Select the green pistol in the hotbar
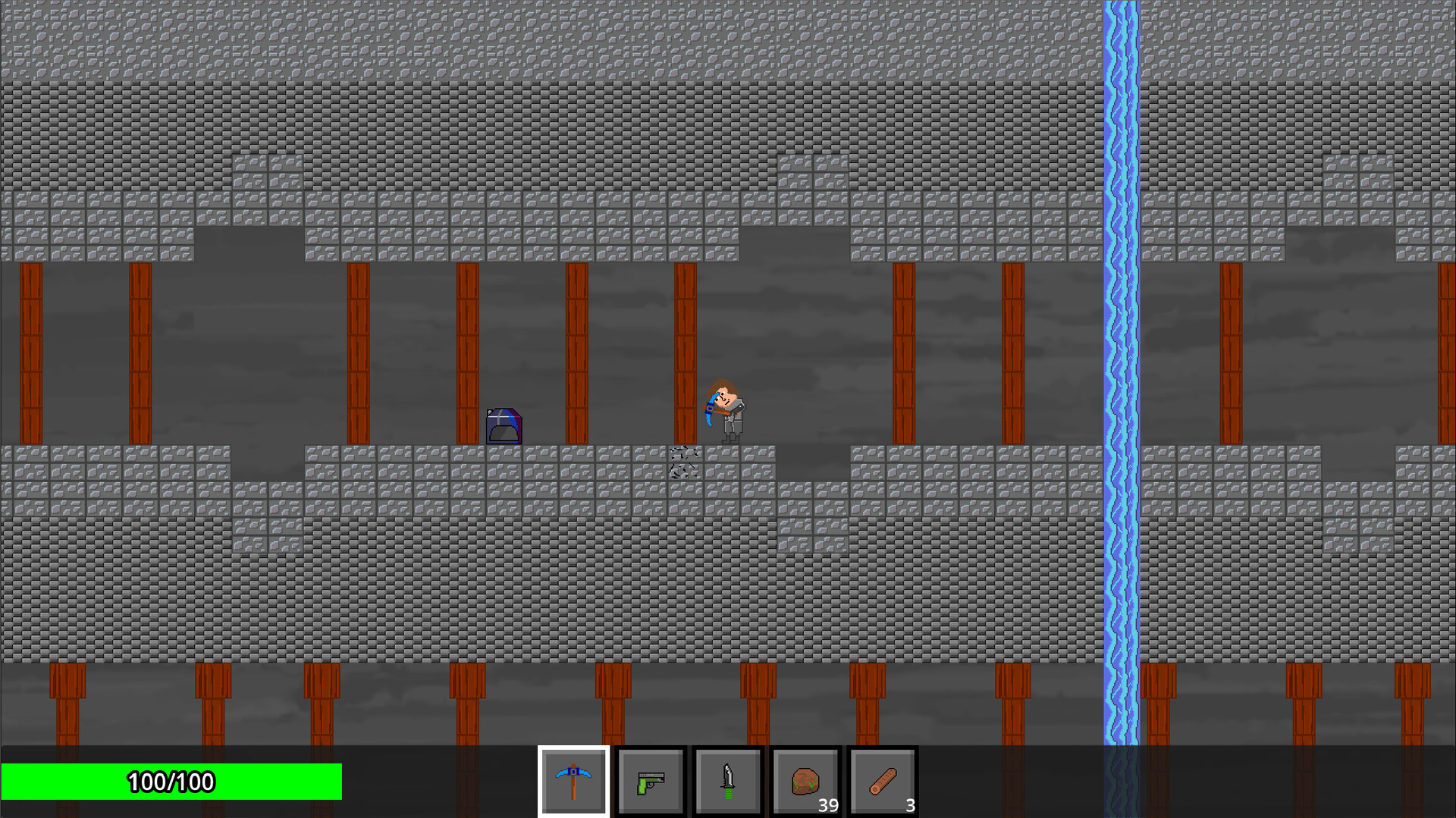Viewport: 1456px width, 818px height. pyautogui.click(x=651, y=781)
